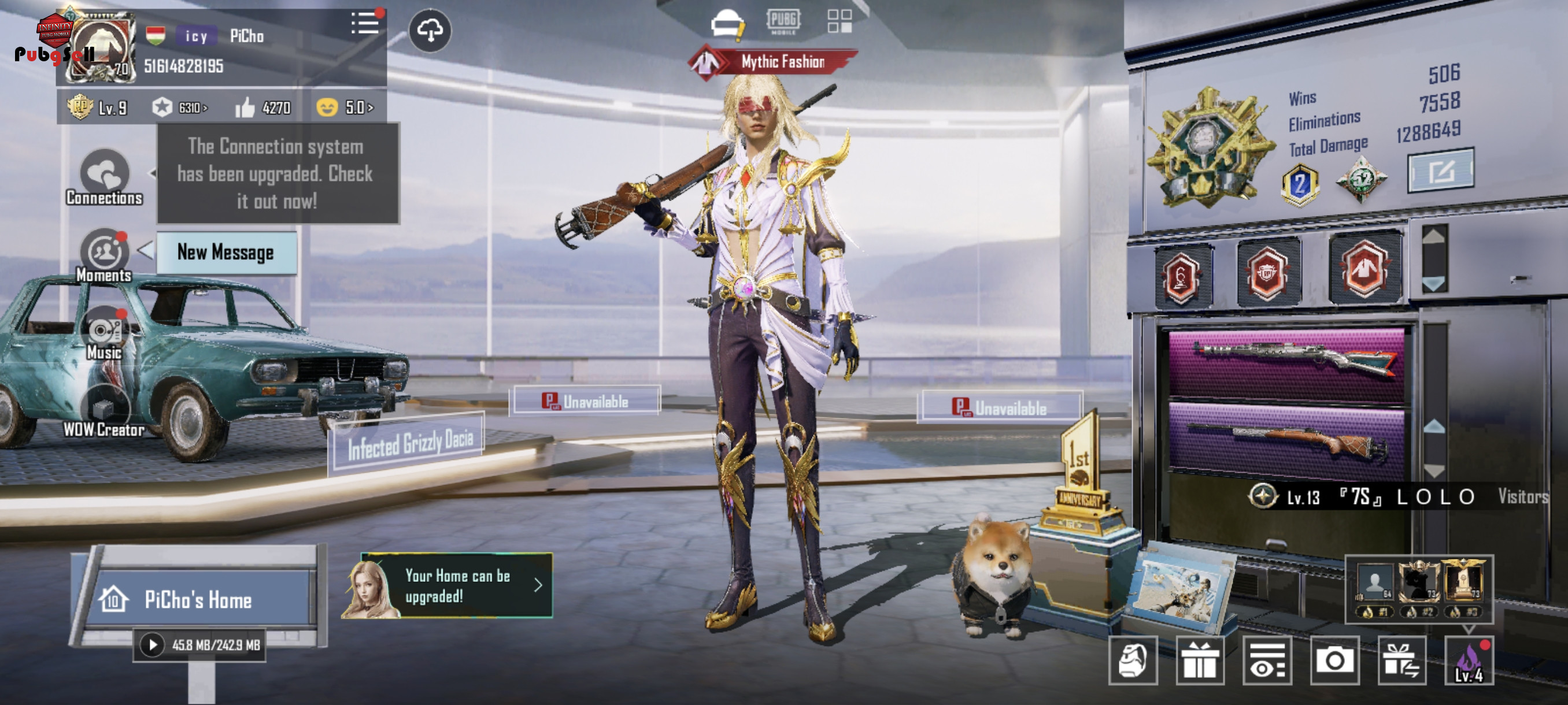Image resolution: width=1568 pixels, height=705 pixels.
Task: Open the cloud download icon
Action: [430, 31]
